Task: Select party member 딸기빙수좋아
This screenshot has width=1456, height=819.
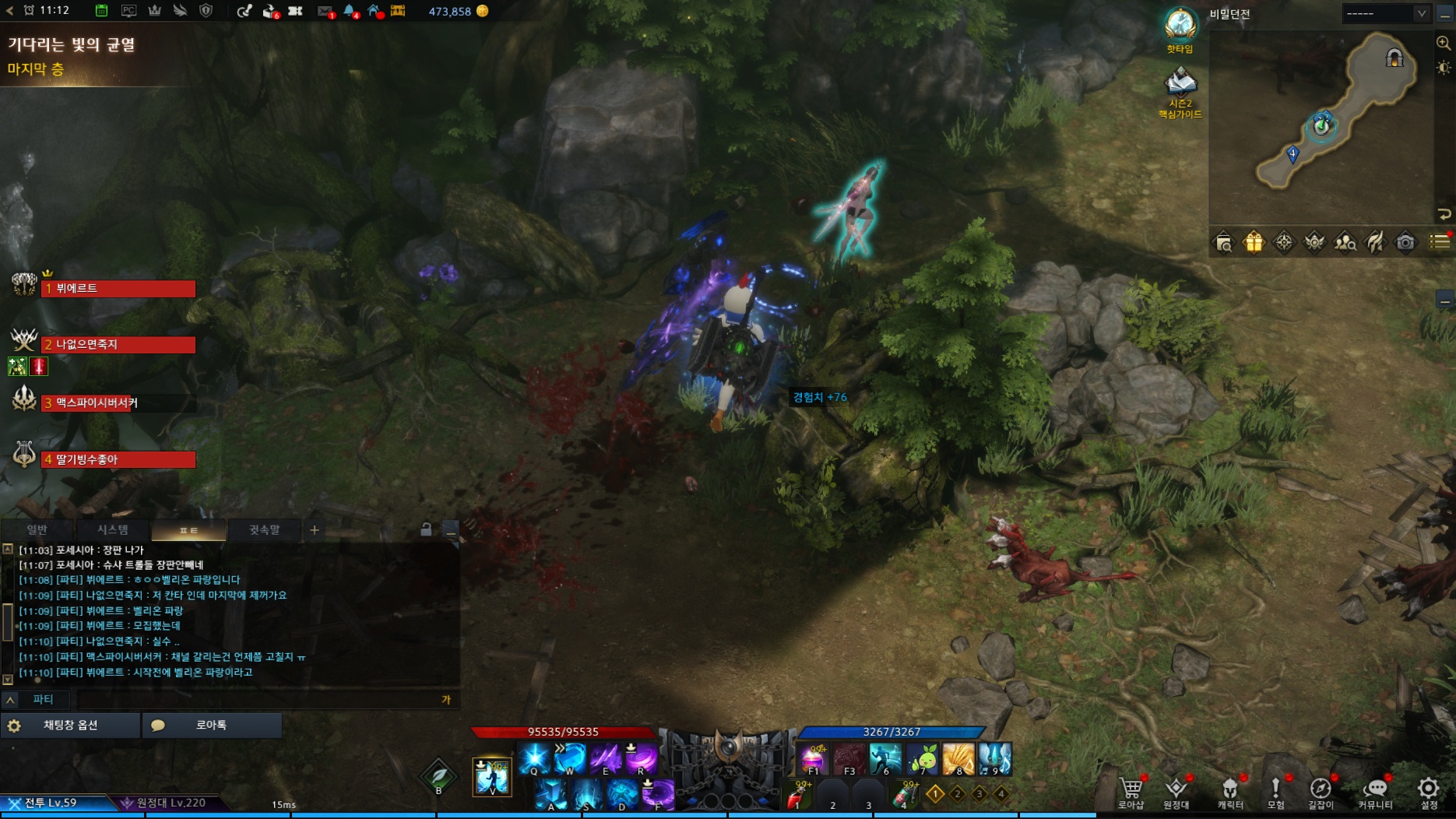Action: (118, 460)
